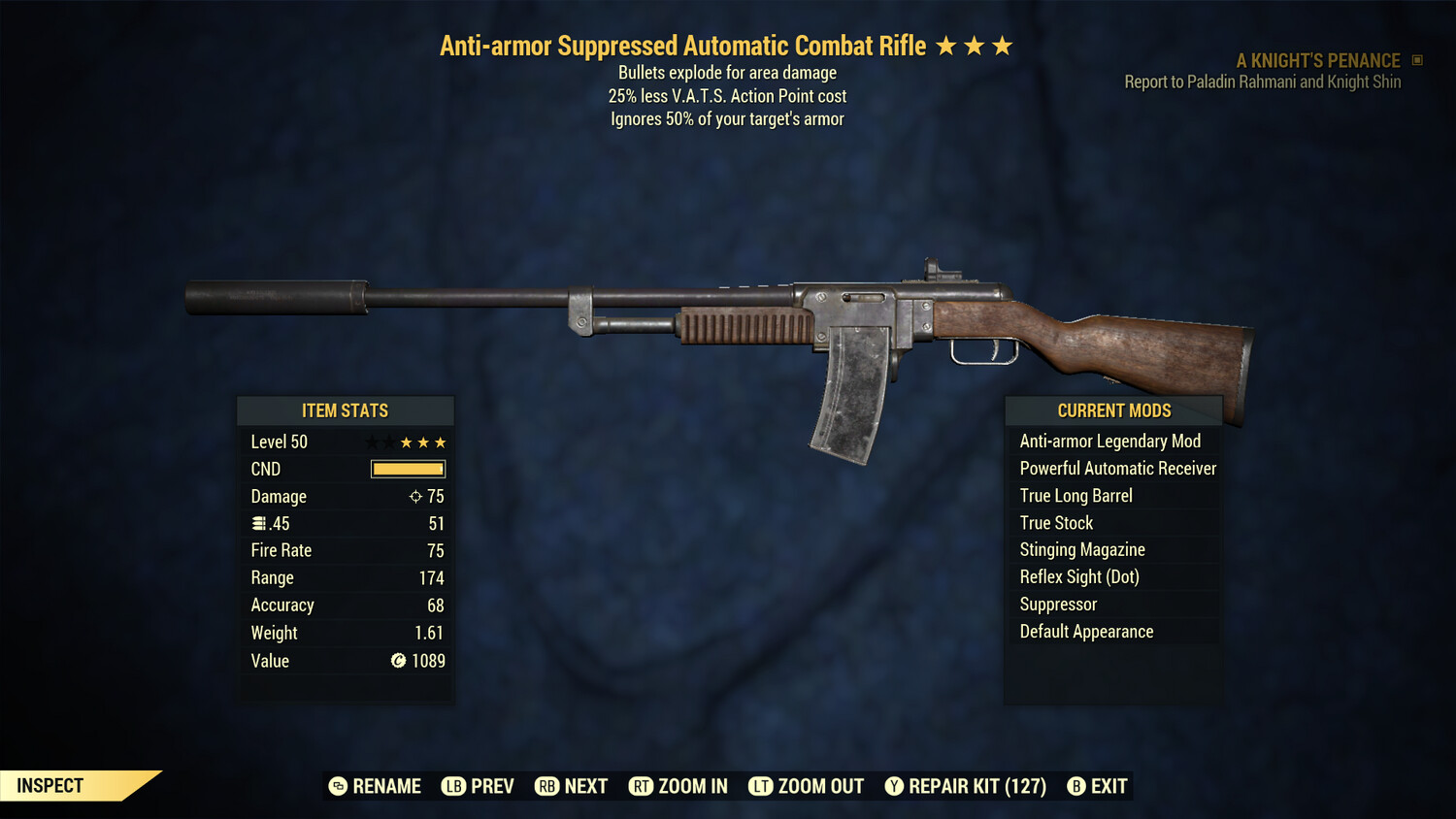Click the CURRENT MODS panel header
Viewport: 1456px width, 819px height.
pos(1112,410)
